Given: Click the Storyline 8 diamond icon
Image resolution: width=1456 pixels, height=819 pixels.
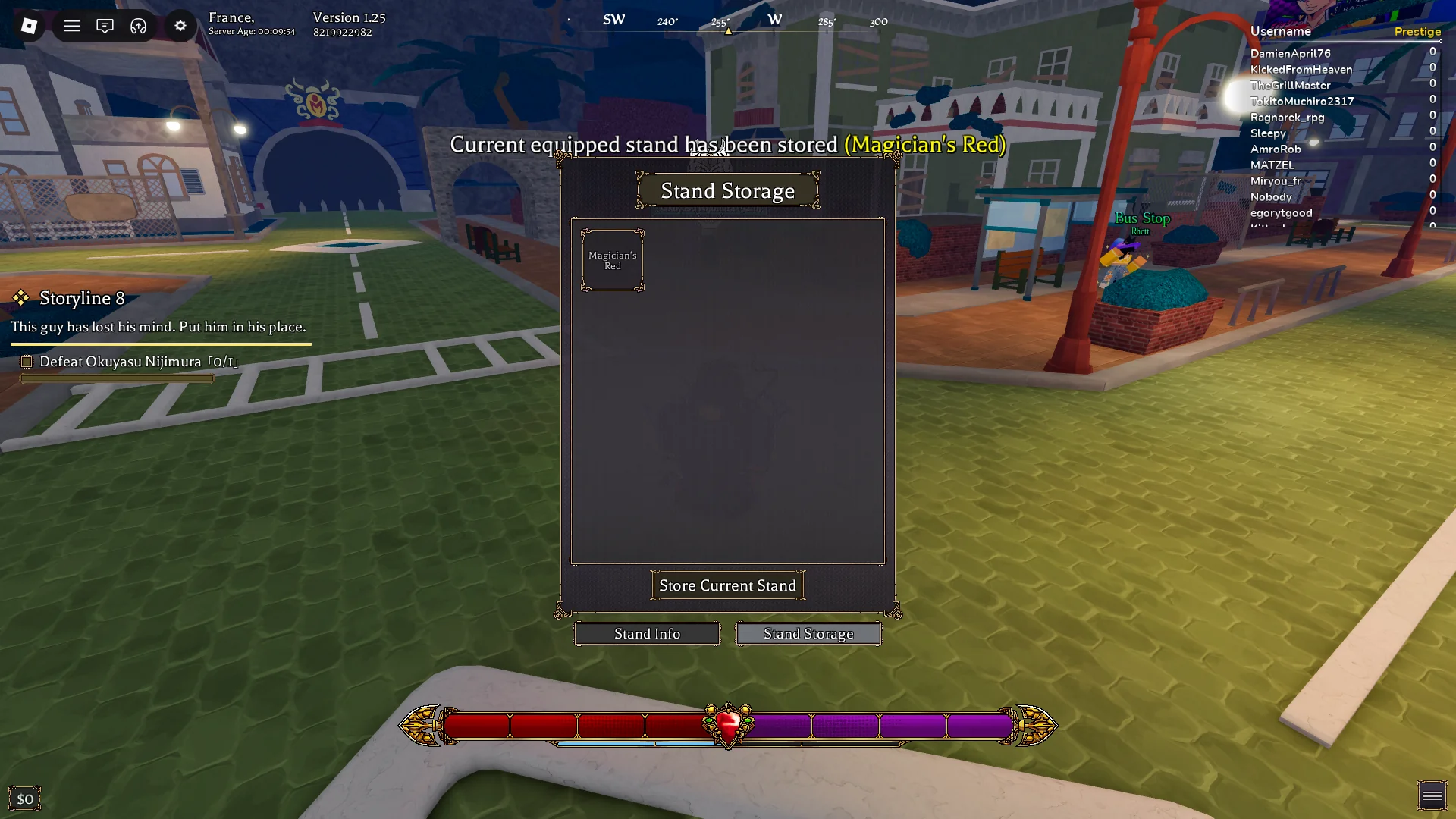Looking at the screenshot, I should click(x=23, y=297).
